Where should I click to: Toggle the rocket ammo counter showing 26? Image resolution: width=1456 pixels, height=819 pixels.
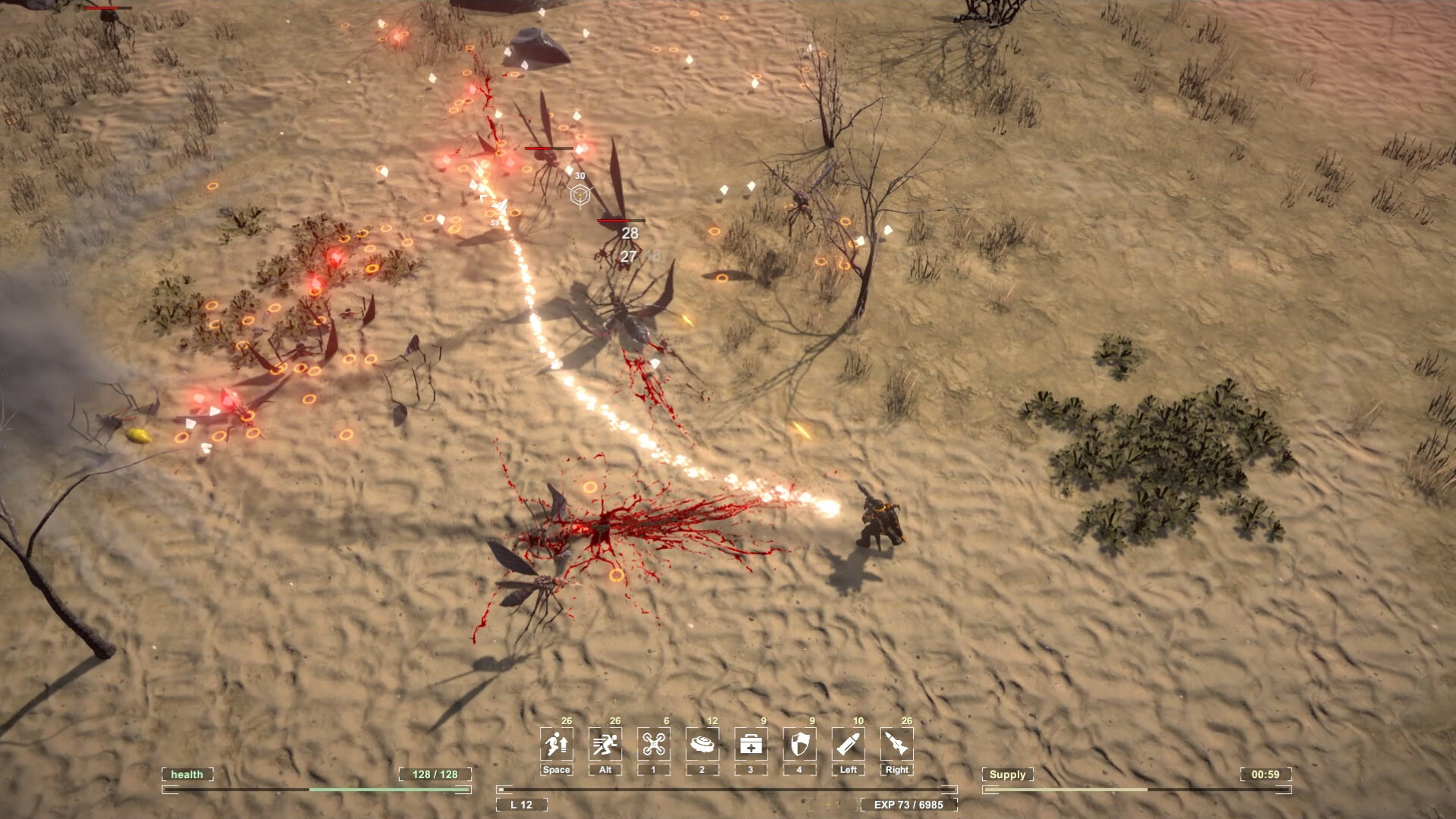(908, 720)
